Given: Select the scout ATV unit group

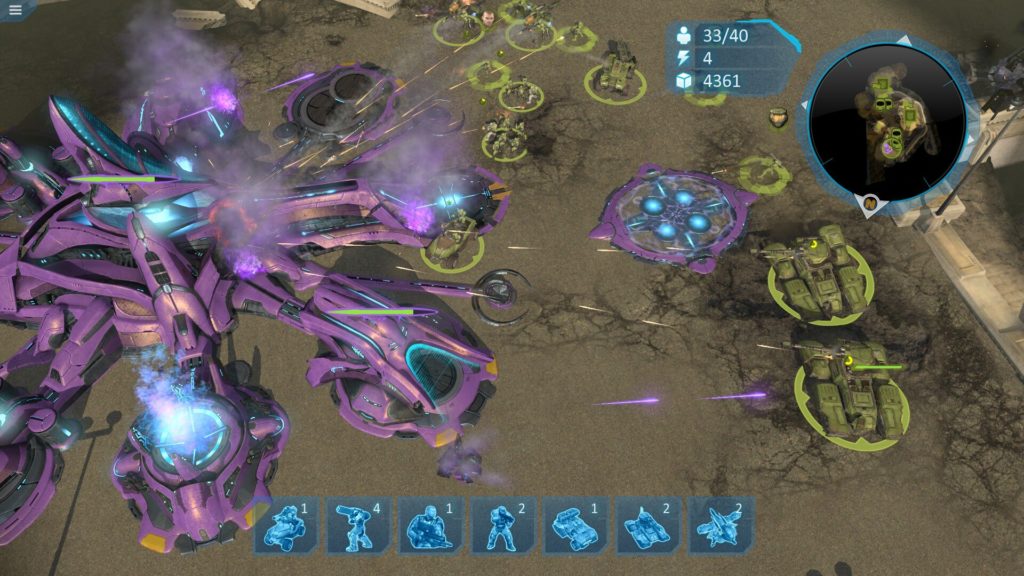Looking at the screenshot, I should [286, 525].
